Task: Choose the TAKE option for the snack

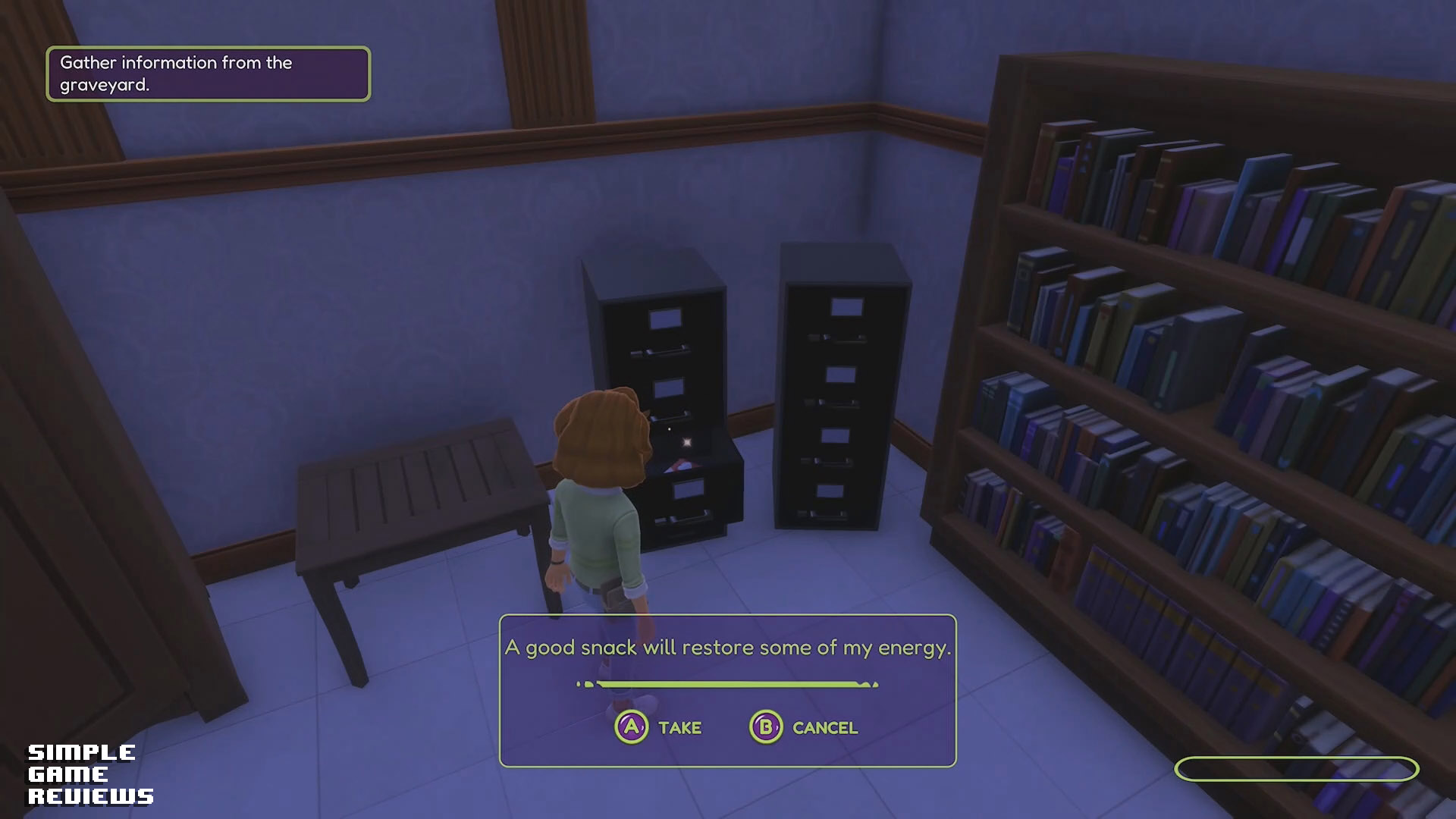Action: pyautogui.click(x=658, y=727)
